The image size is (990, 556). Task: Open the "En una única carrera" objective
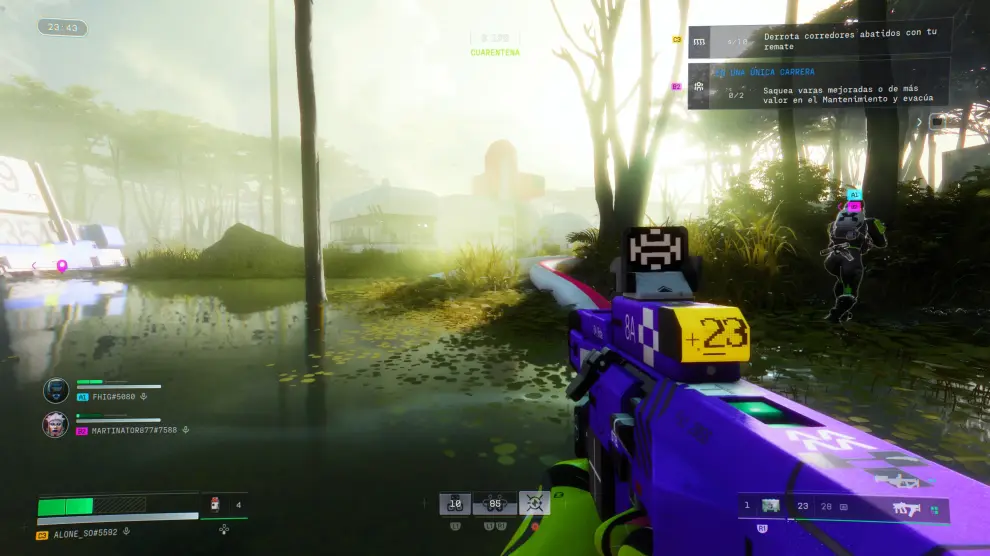[820, 85]
